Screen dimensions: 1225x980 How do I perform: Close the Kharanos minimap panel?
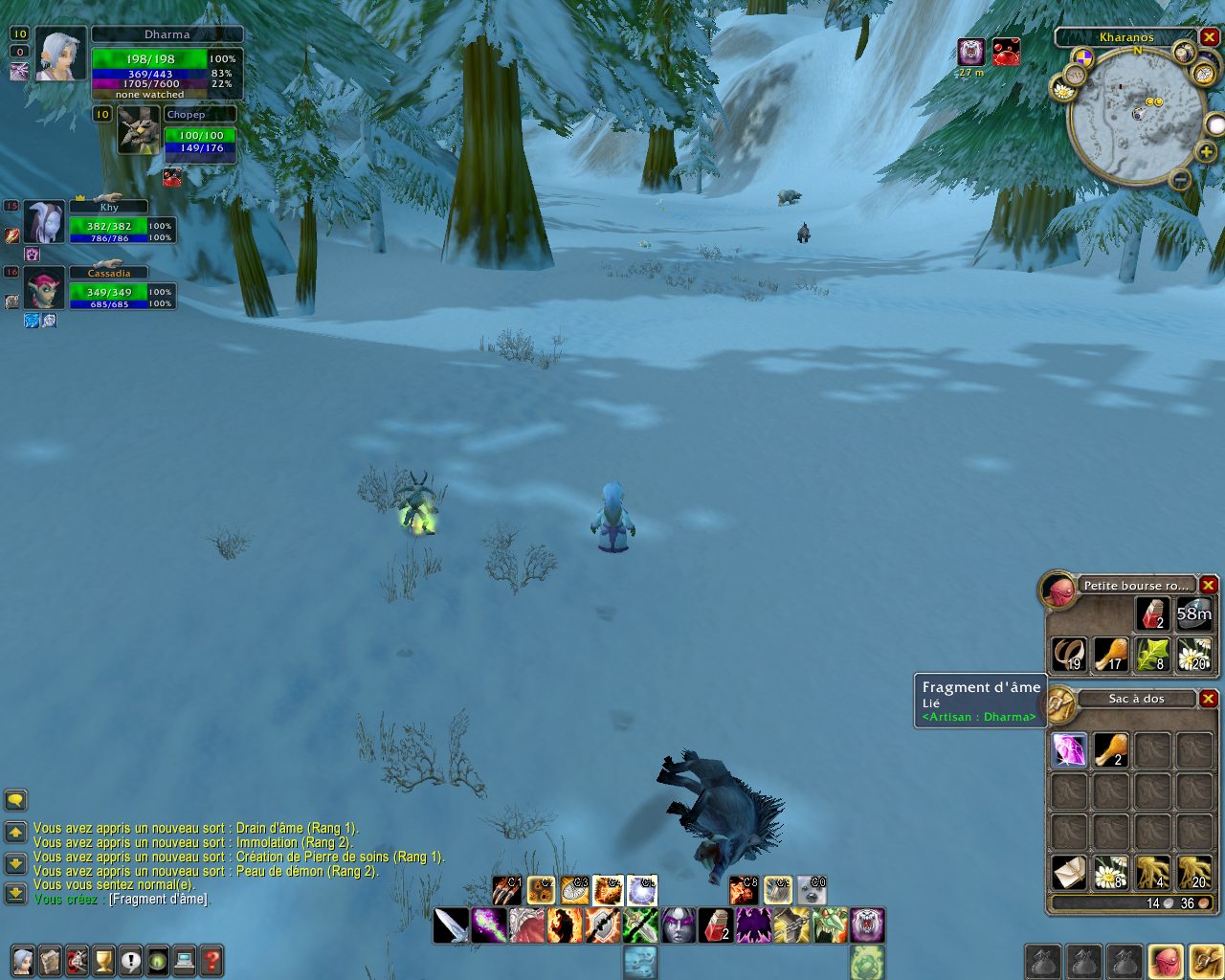tap(1210, 37)
